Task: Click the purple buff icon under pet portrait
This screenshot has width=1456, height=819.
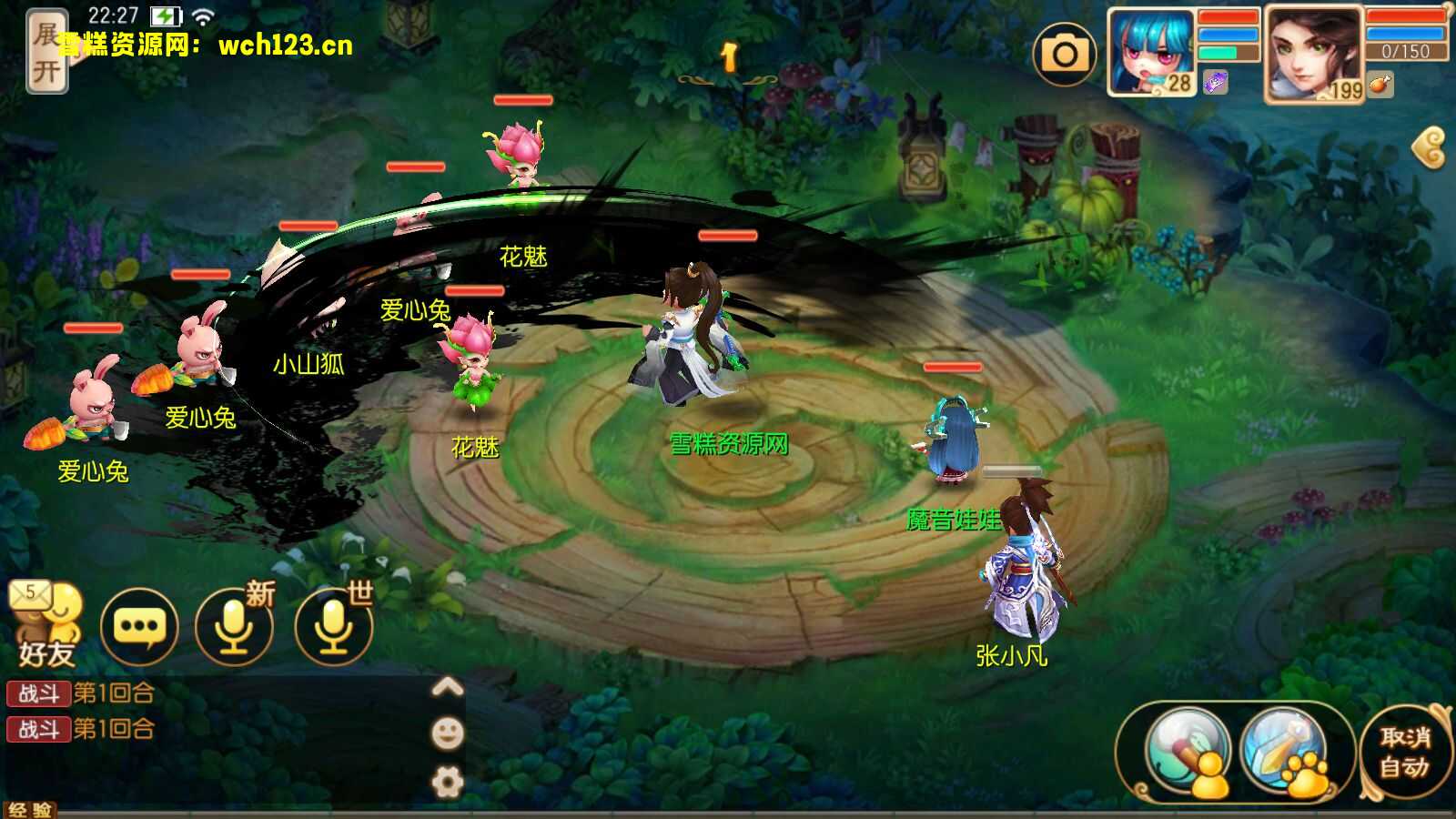Action: tap(1216, 83)
